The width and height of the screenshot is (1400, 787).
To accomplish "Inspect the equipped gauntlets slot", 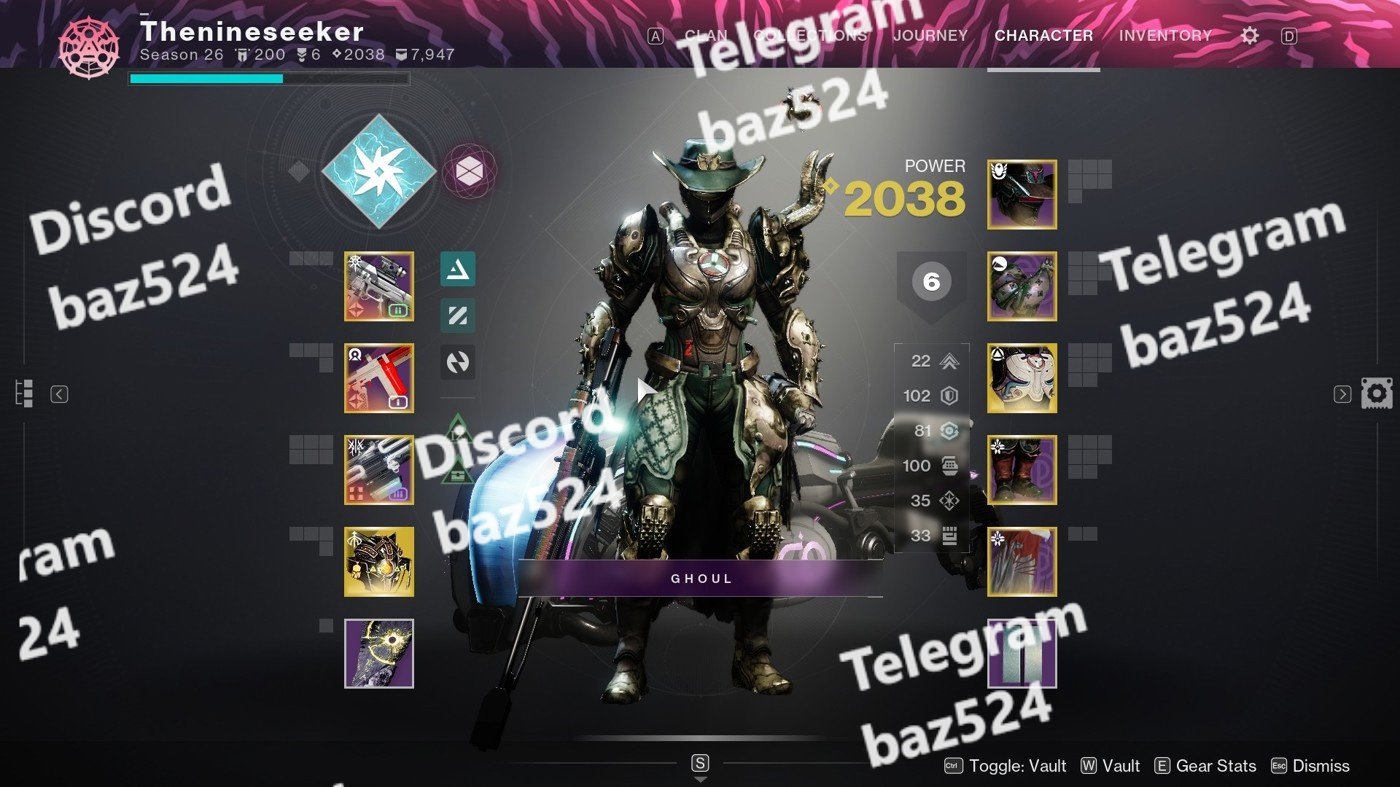I will coord(1022,286).
